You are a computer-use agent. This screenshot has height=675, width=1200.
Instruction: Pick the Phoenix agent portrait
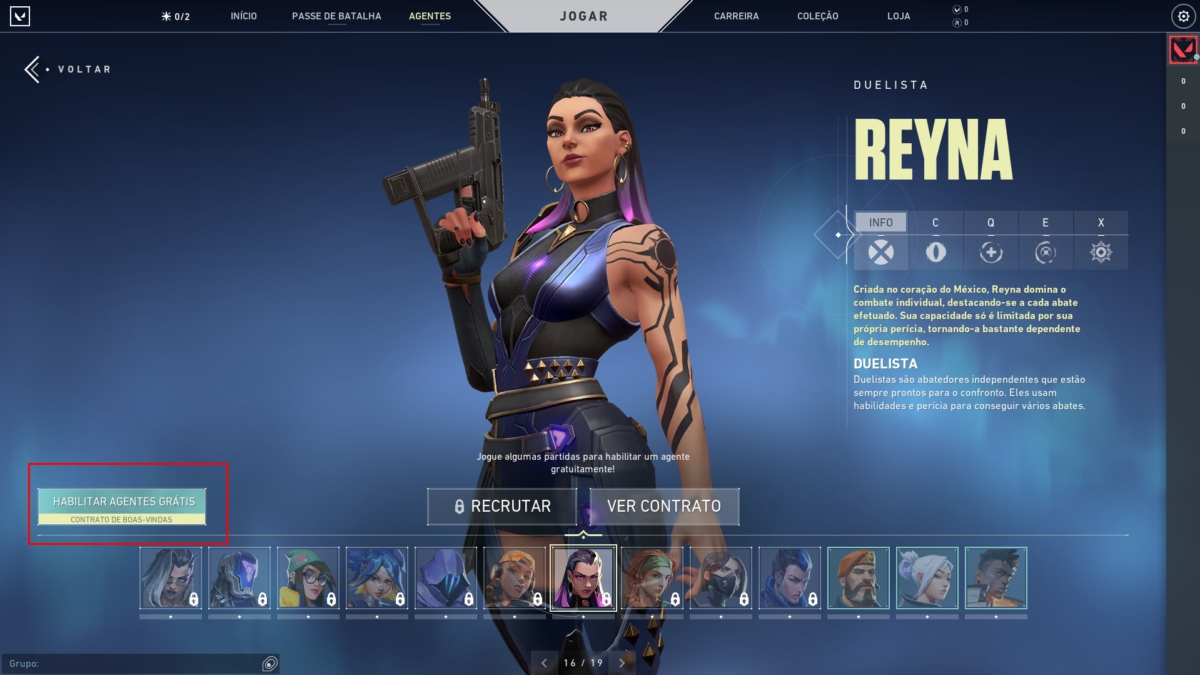[x=996, y=577]
